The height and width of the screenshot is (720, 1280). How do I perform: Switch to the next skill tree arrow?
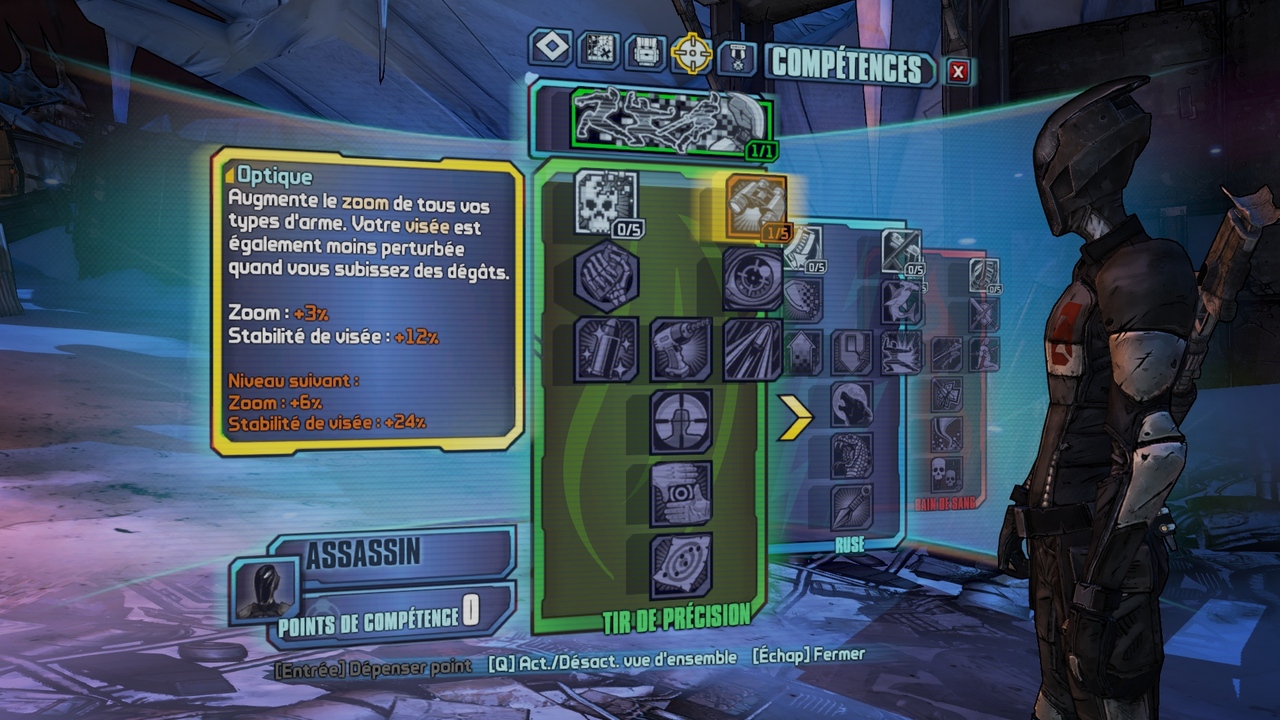click(795, 417)
